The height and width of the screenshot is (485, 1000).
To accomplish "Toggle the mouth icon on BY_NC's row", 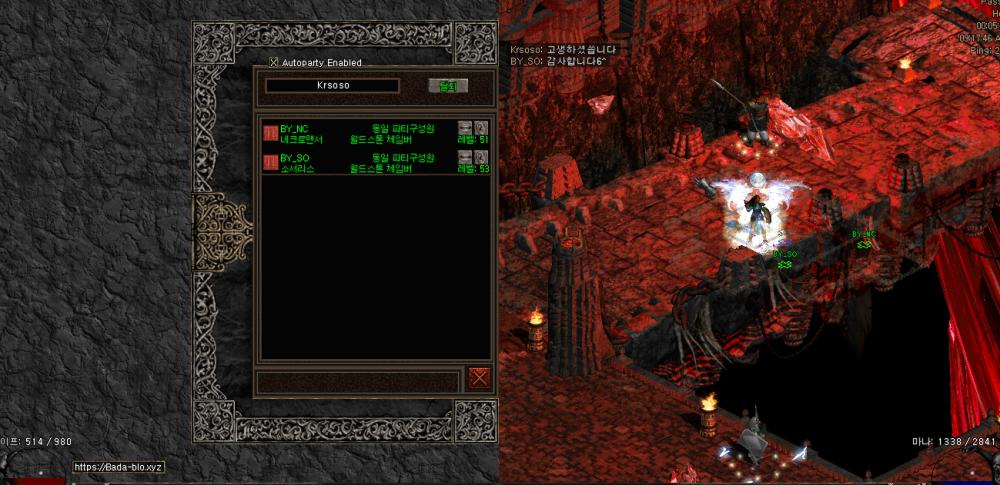I will click(x=465, y=127).
